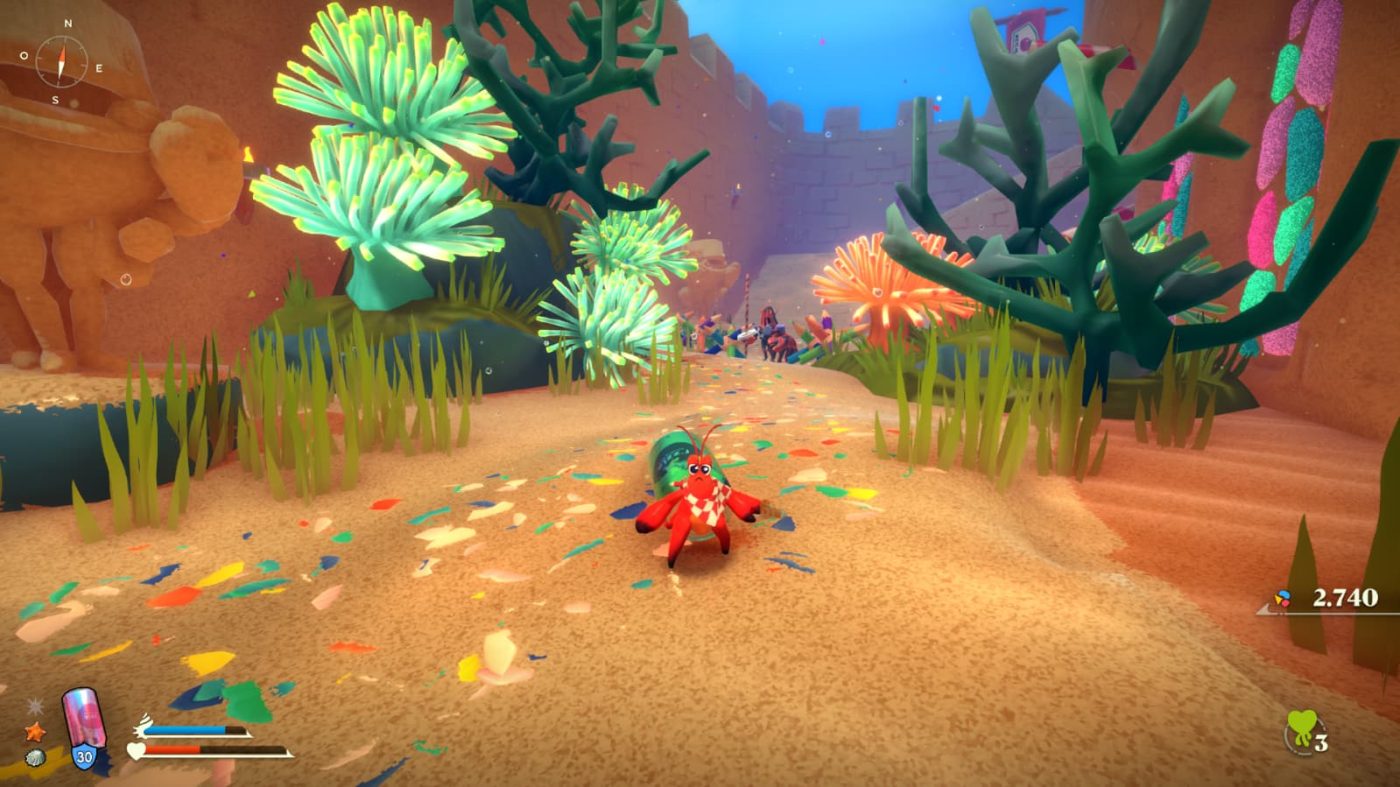The width and height of the screenshot is (1400, 787).
Task: Select the gray spiky urchin icon
Action: [x=35, y=707]
